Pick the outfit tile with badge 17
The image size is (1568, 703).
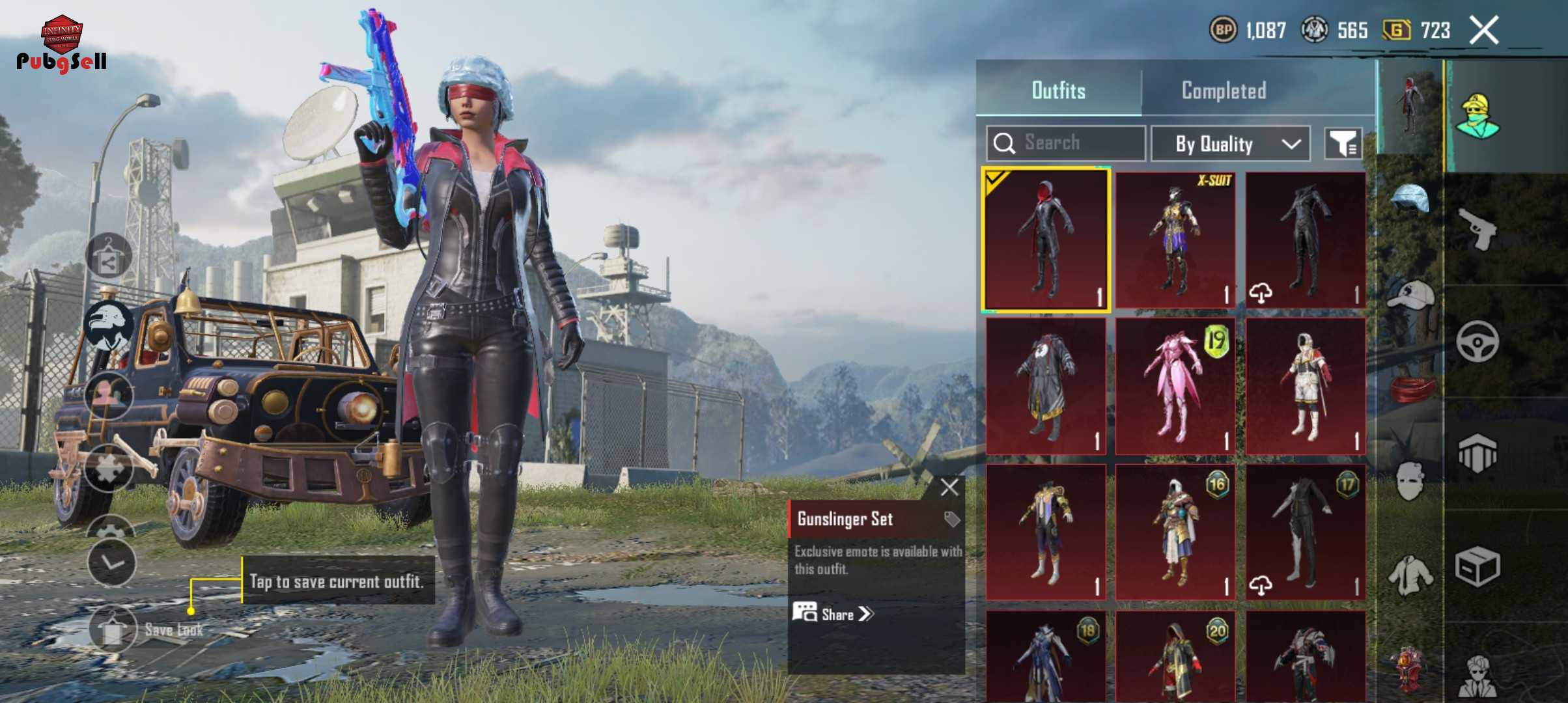point(1305,532)
